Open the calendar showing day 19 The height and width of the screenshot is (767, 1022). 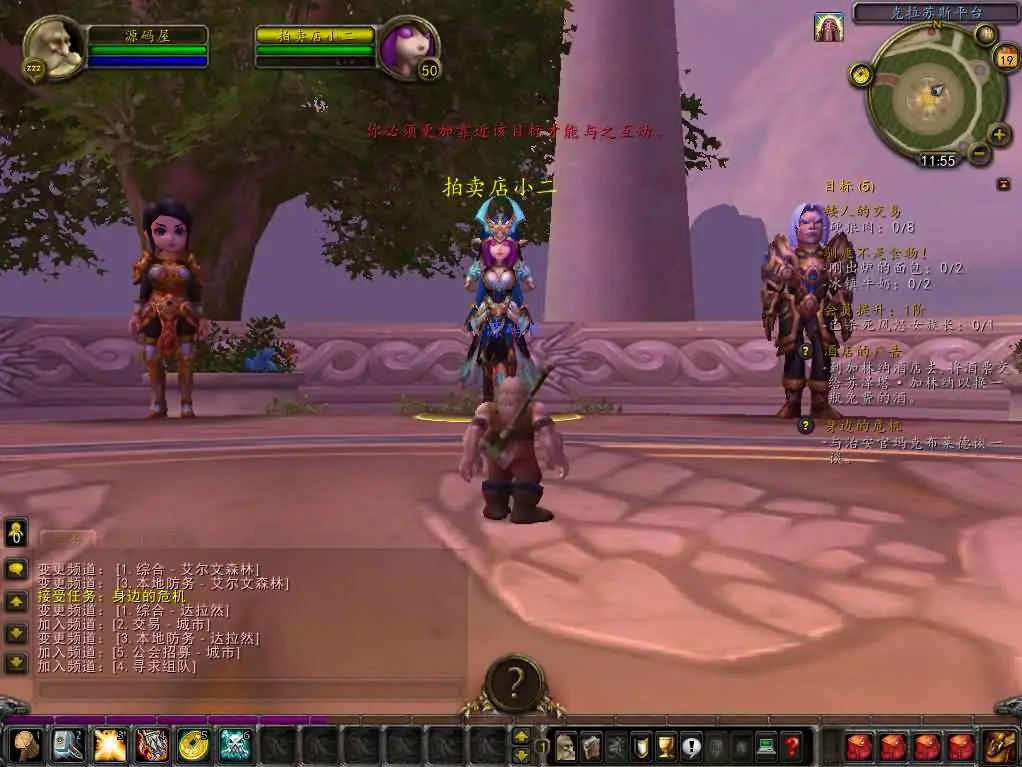click(1006, 59)
